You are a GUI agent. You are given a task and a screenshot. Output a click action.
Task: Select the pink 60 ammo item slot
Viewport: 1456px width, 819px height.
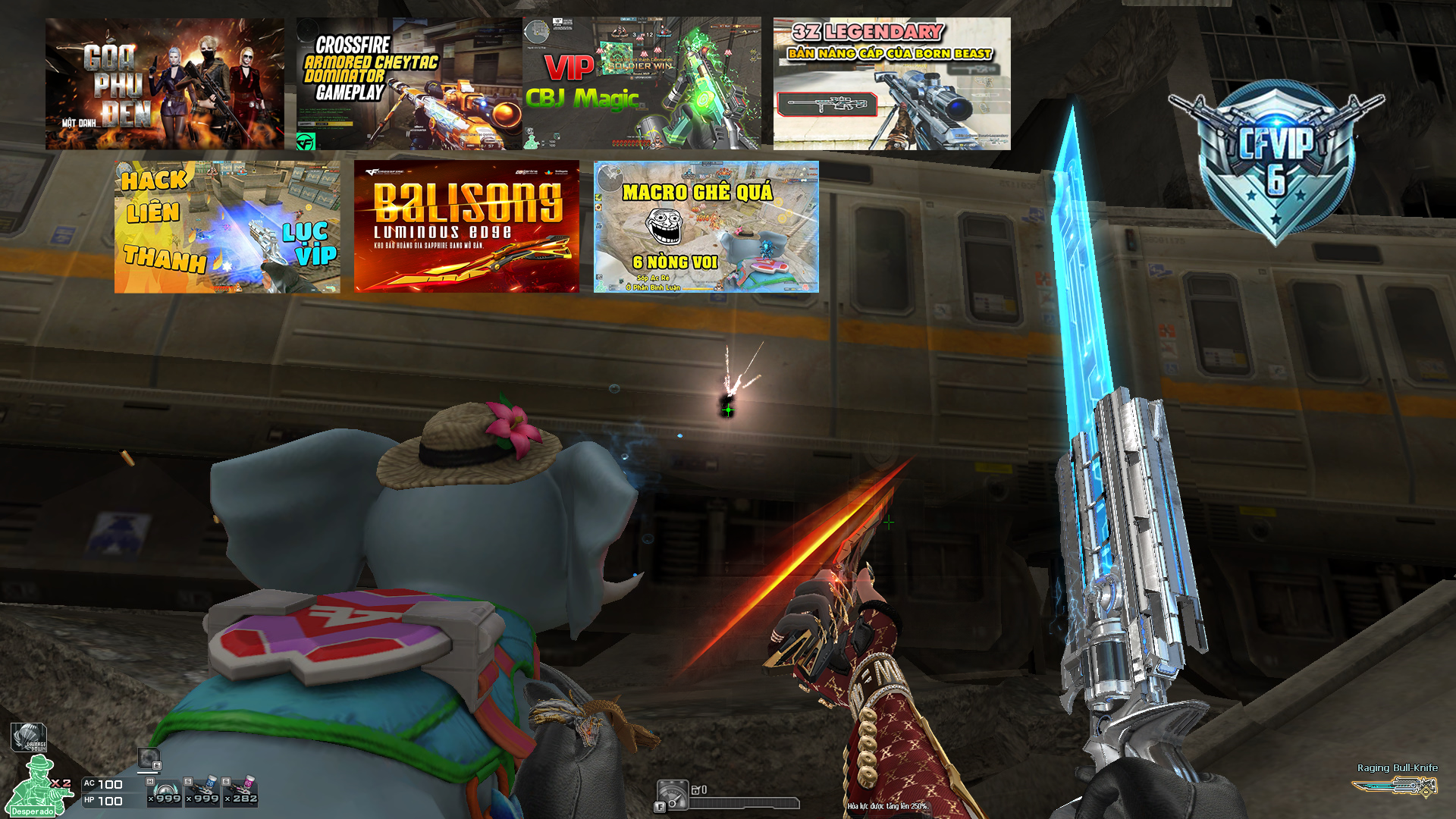(243, 792)
